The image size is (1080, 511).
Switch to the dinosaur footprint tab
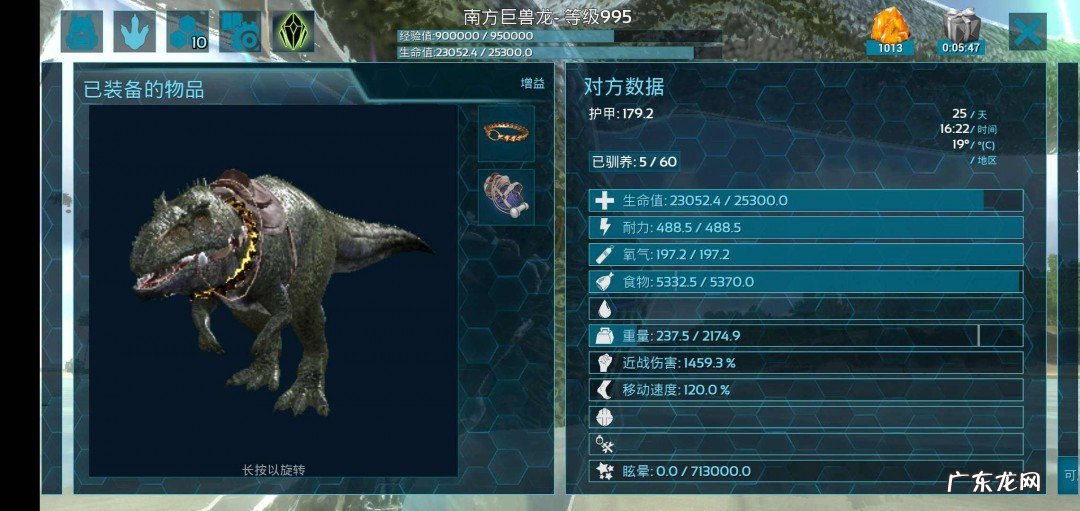pyautogui.click(x=134, y=32)
